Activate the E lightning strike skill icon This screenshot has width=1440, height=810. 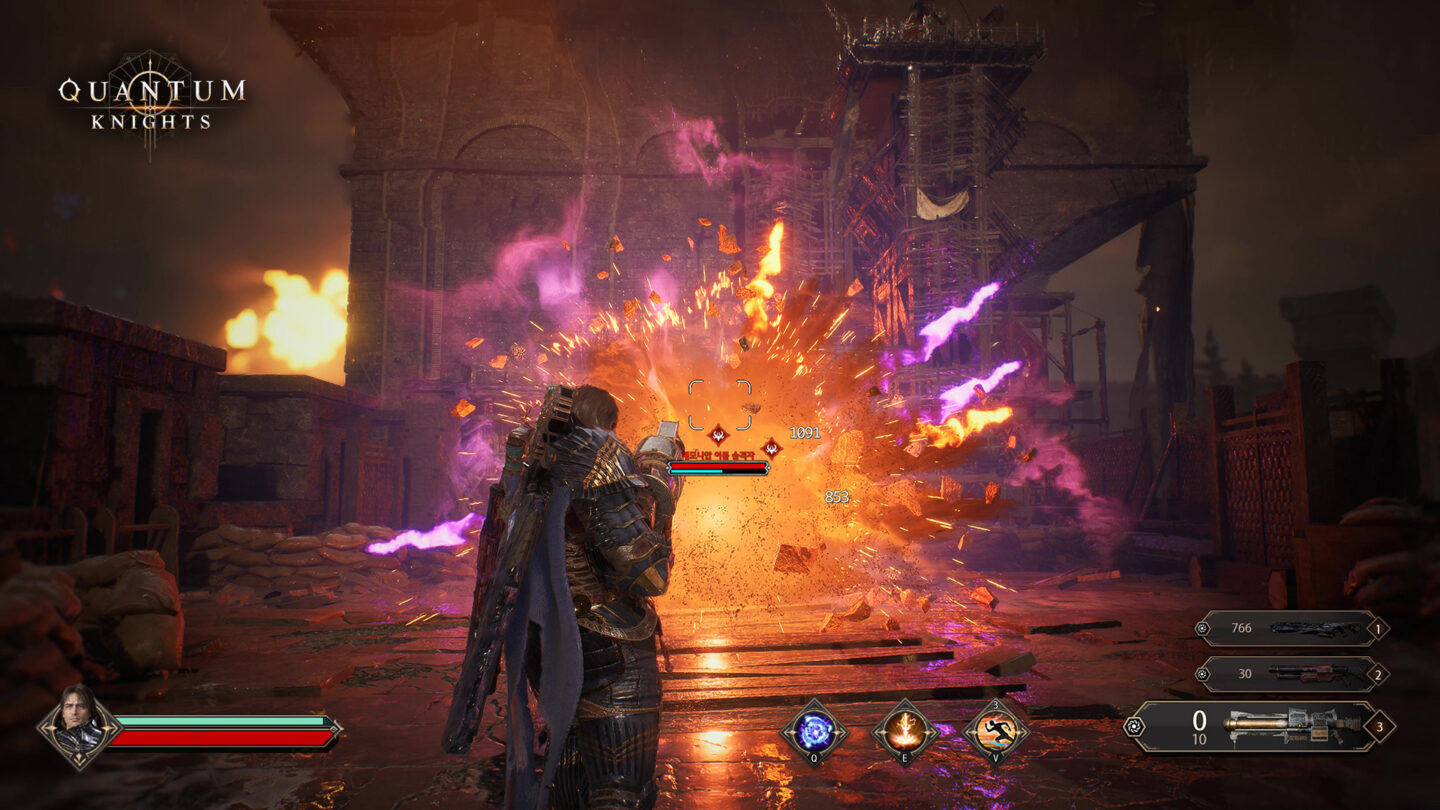tap(905, 732)
